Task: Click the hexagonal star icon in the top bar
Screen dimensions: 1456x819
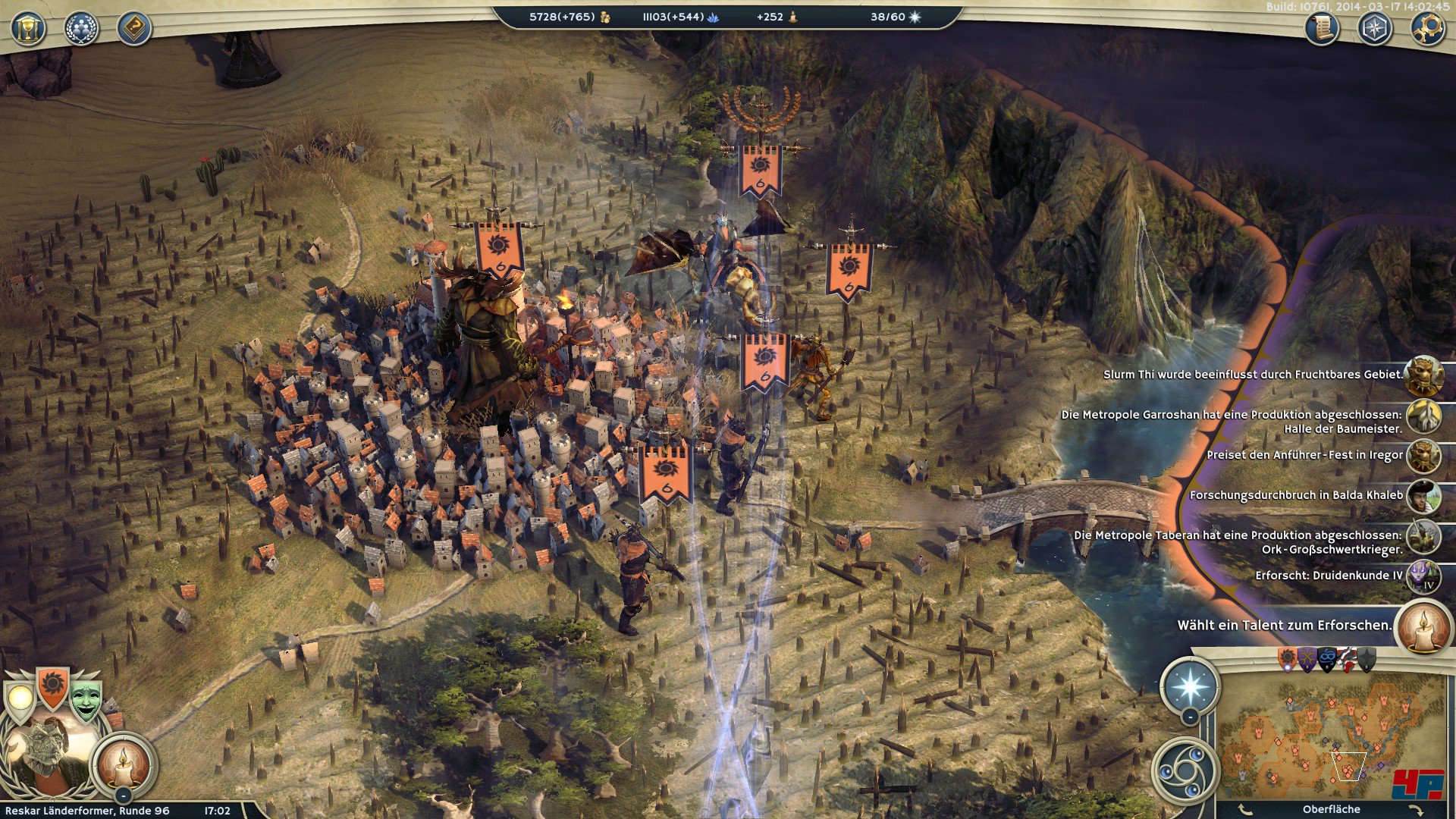Action: (1375, 29)
